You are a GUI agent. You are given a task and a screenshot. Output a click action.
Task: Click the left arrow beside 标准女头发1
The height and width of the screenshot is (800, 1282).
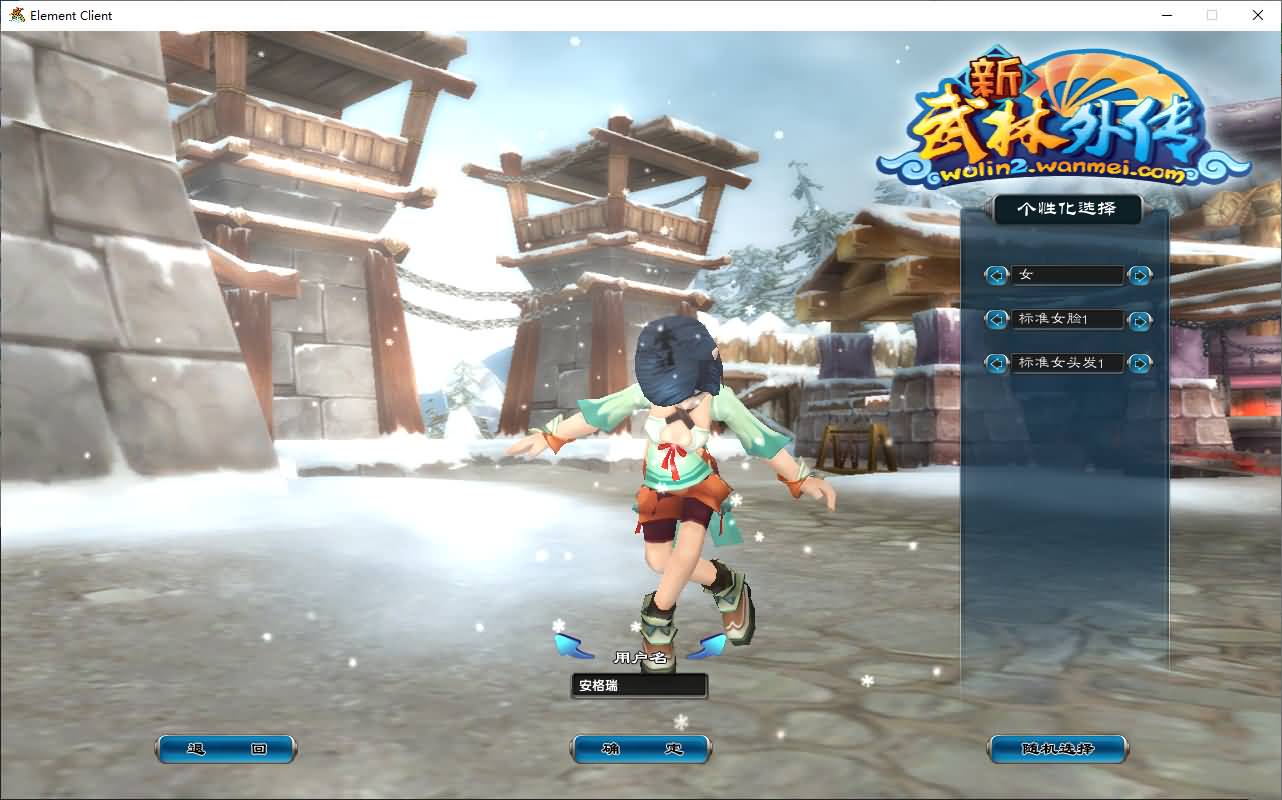996,363
